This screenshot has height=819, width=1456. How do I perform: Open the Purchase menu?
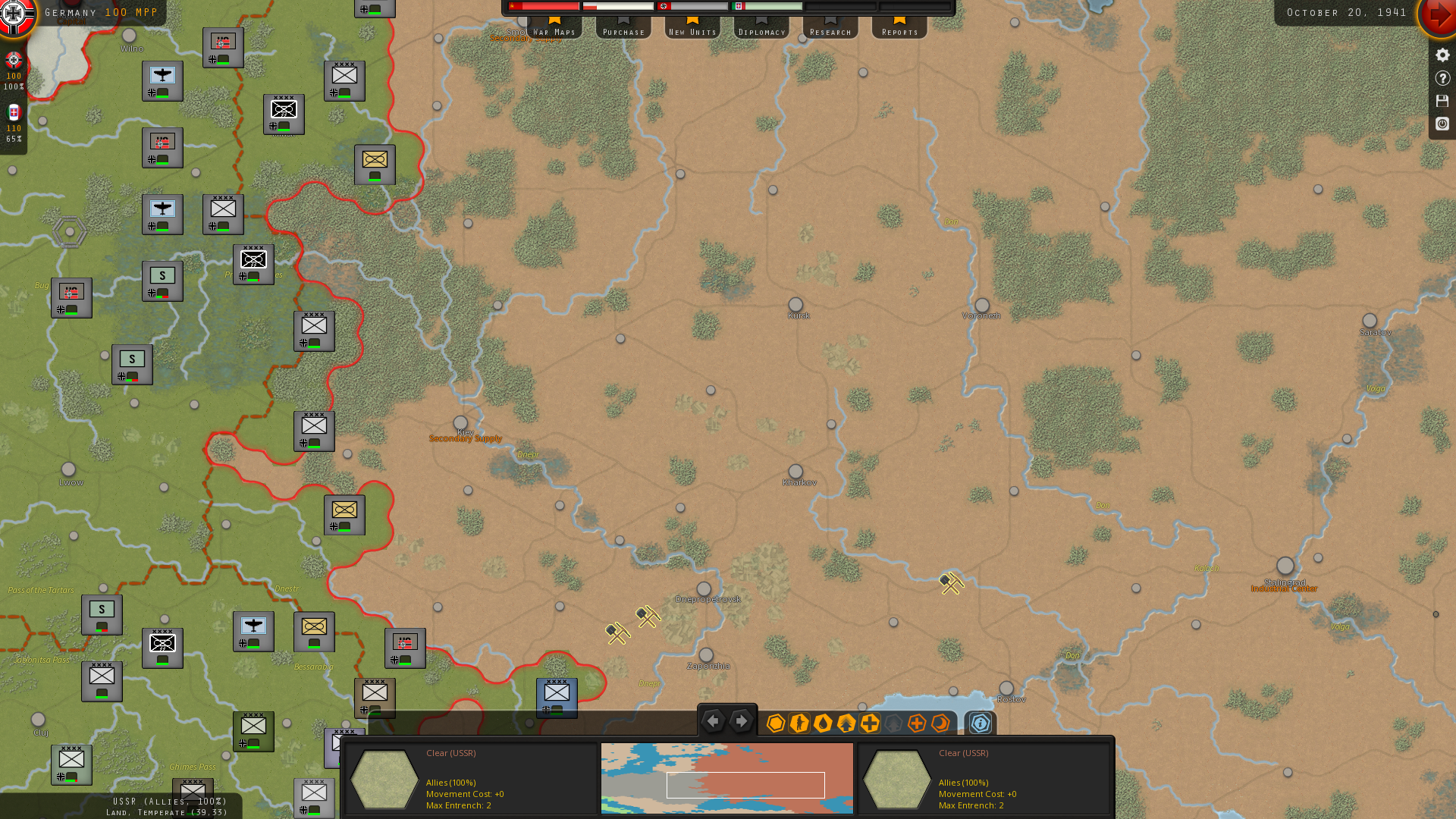click(623, 31)
